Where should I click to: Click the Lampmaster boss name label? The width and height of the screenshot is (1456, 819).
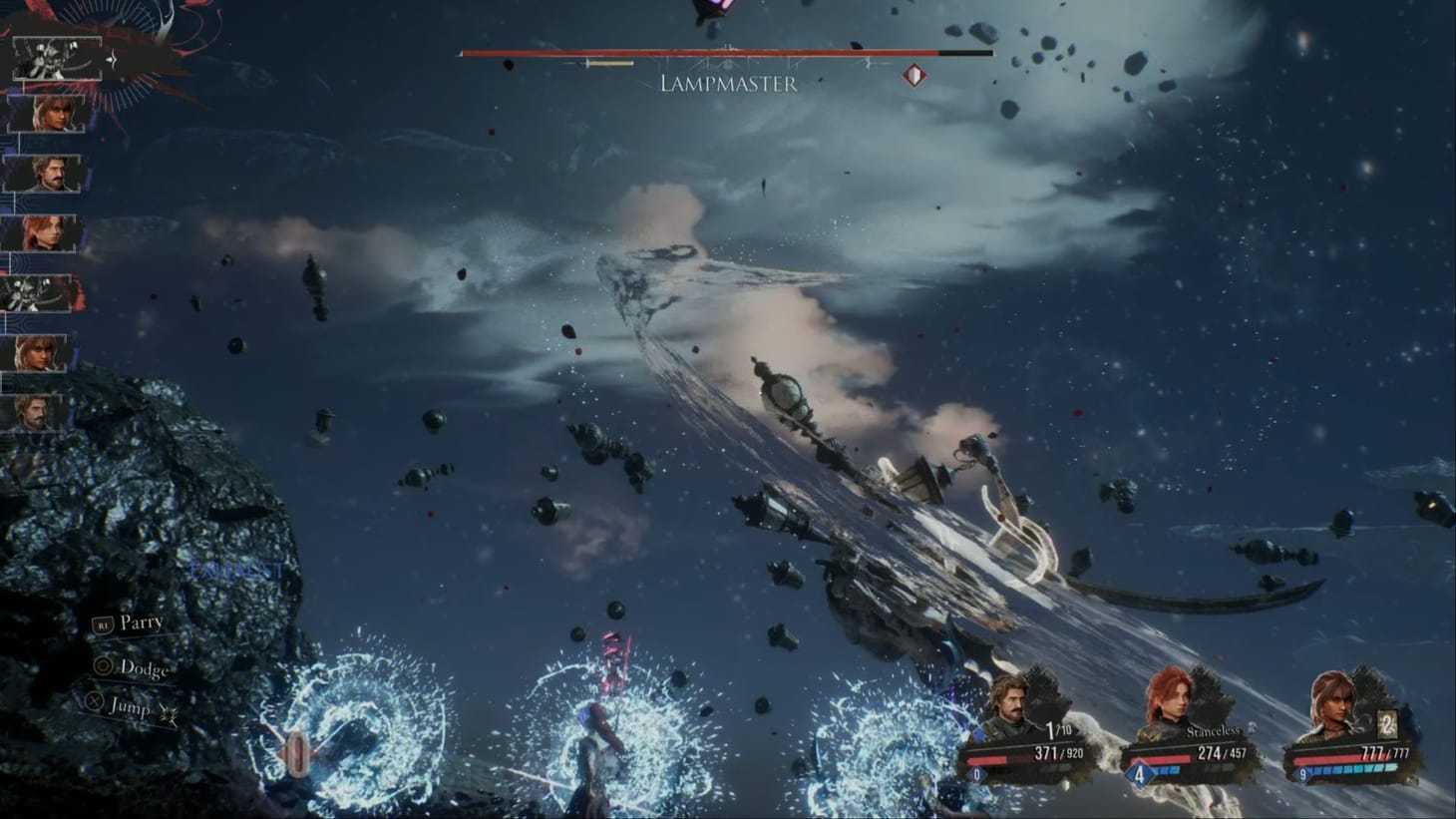click(728, 84)
